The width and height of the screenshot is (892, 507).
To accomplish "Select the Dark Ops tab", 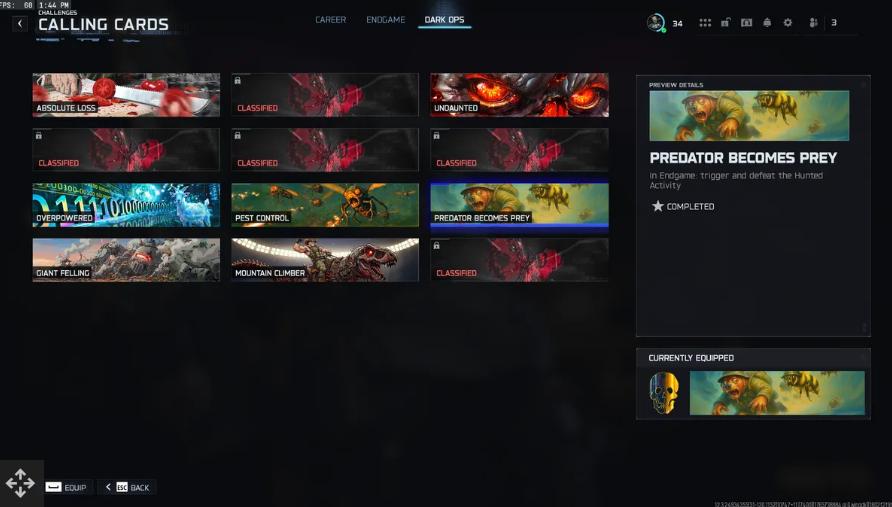I will (444, 20).
